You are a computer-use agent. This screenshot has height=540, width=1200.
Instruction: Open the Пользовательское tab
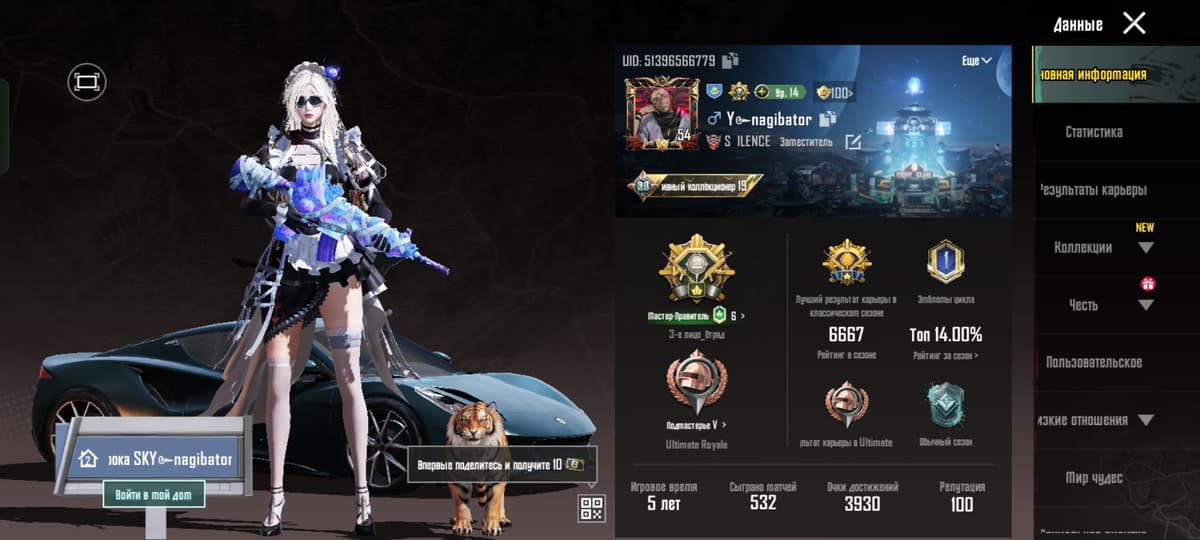pyautogui.click(x=1094, y=362)
